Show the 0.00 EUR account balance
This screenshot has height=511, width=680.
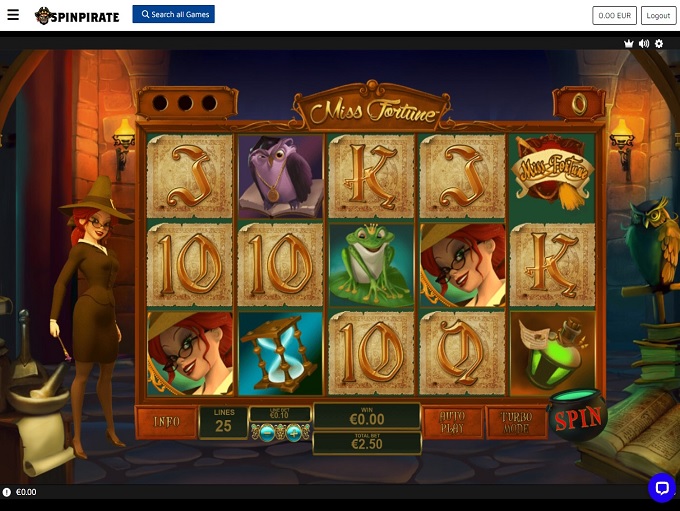coord(614,16)
